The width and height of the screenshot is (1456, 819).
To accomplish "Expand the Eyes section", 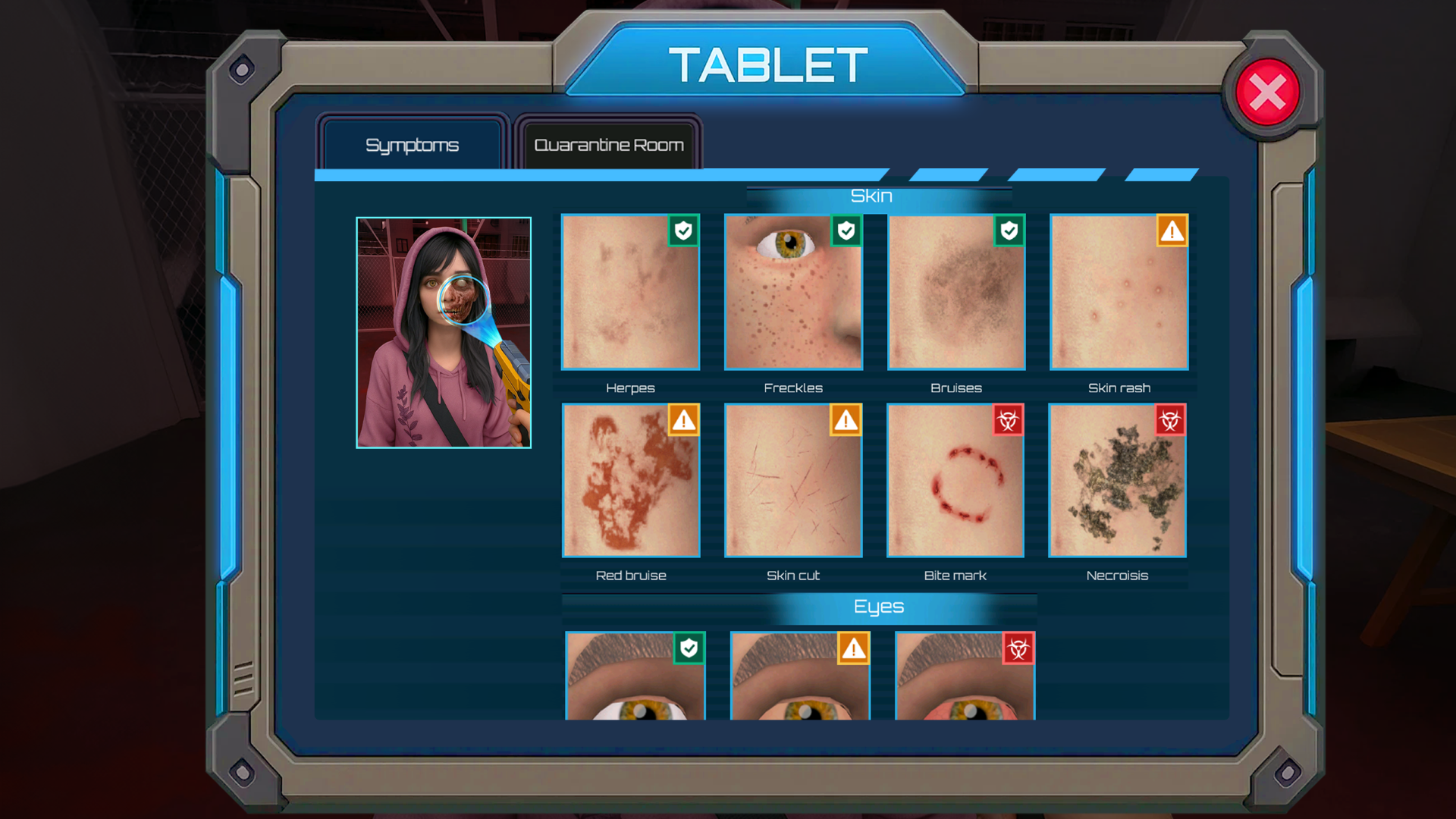I will click(877, 607).
